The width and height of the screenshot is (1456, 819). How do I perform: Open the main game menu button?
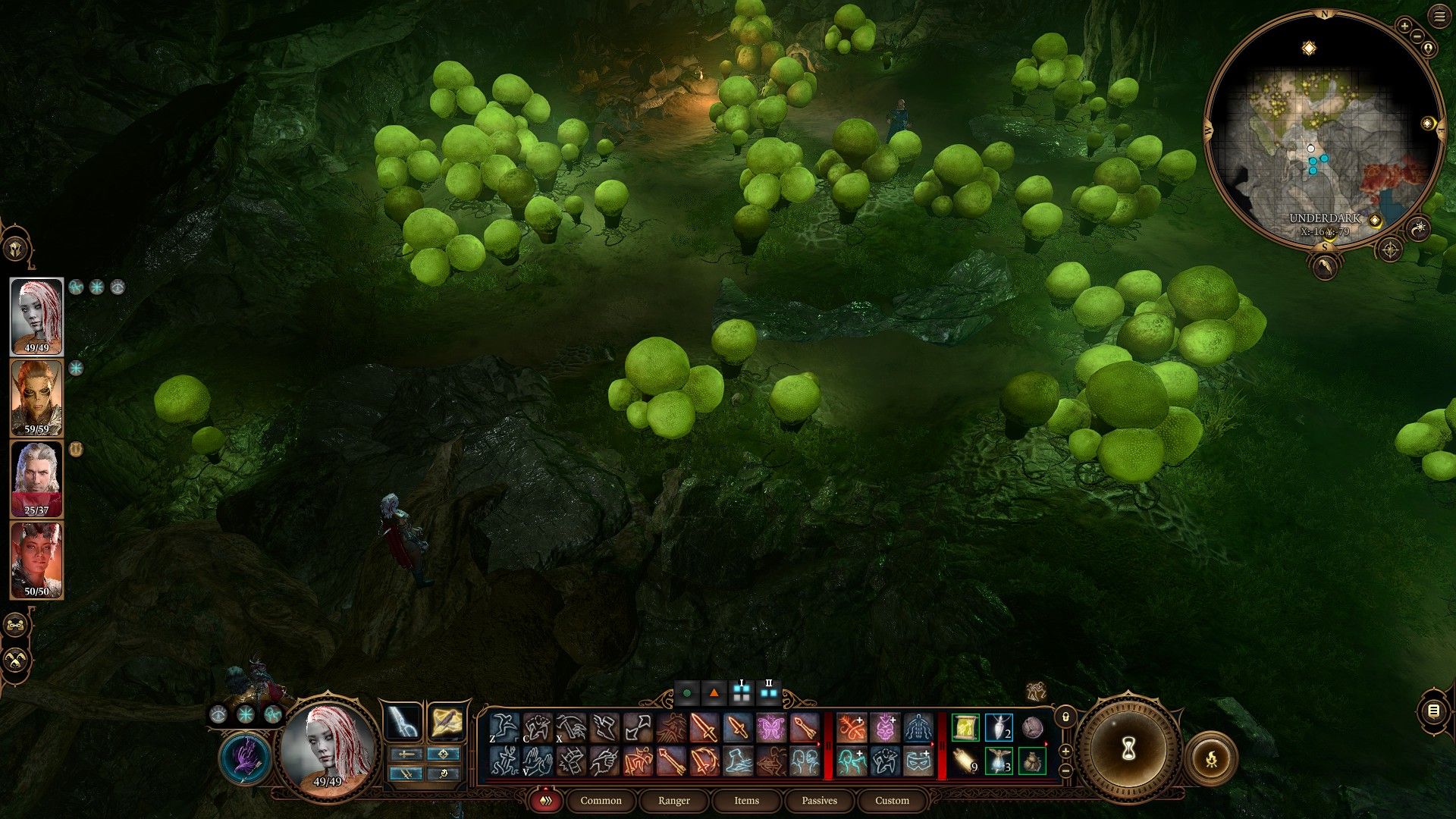[x=1439, y=17]
